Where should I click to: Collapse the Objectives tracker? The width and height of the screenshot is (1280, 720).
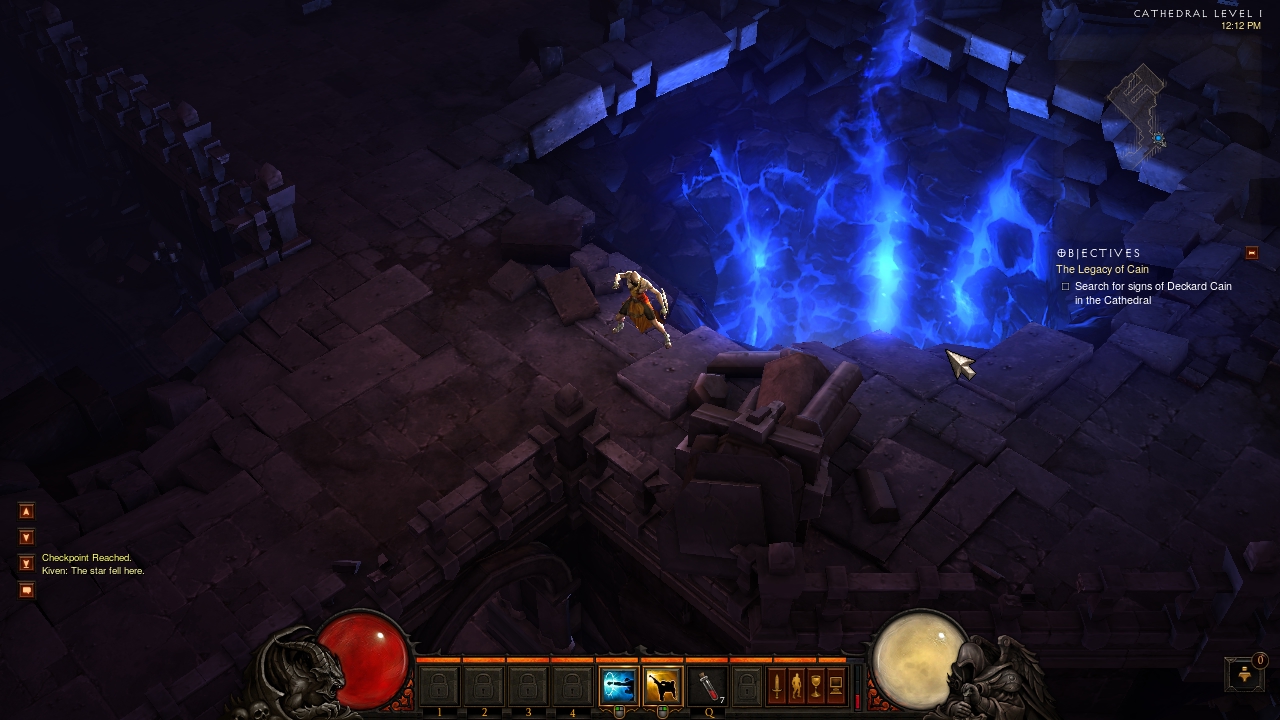1251,253
